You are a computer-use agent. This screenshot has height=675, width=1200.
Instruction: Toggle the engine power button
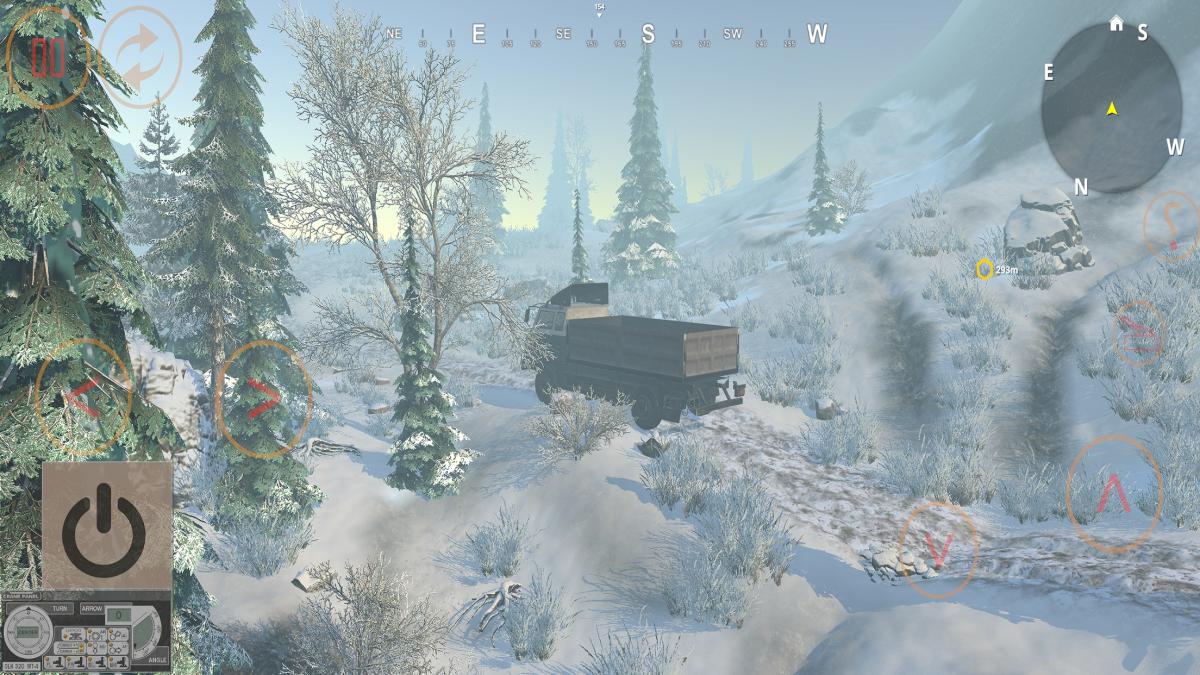tap(106, 524)
